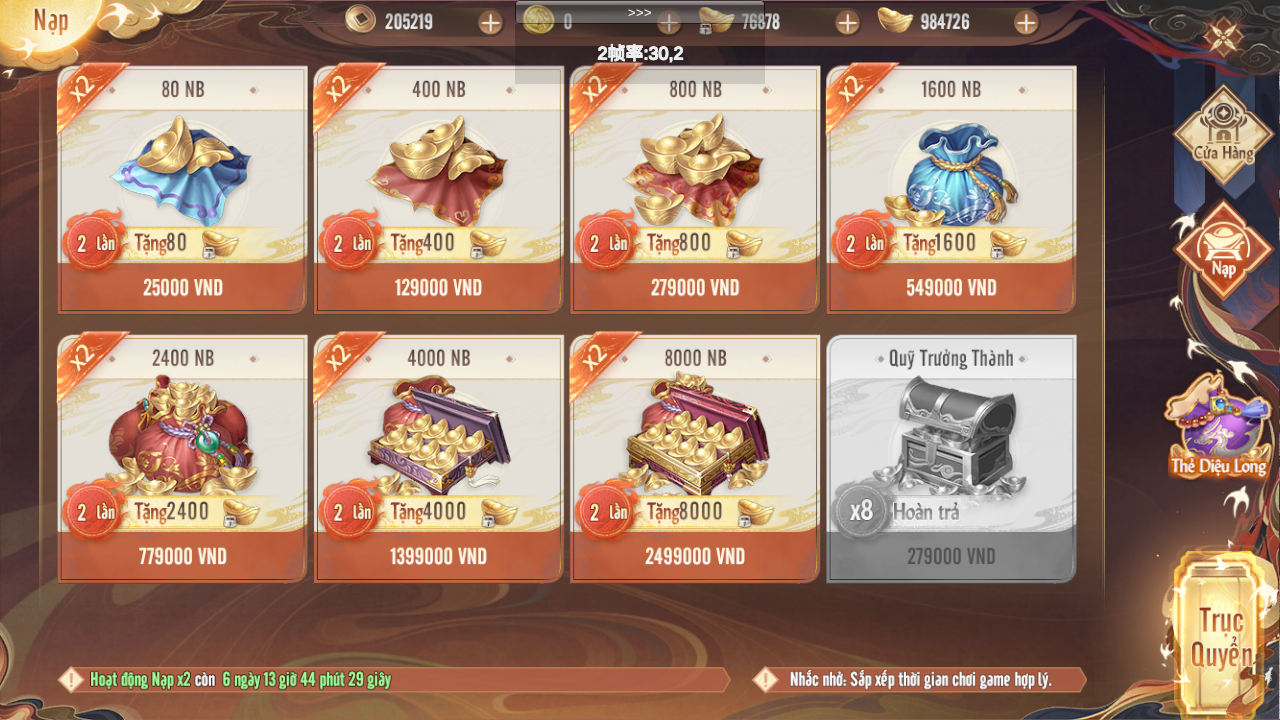Purchase the 8000 NB pack for 2499000 VND
This screenshot has height=720, width=1280.
tap(694, 557)
